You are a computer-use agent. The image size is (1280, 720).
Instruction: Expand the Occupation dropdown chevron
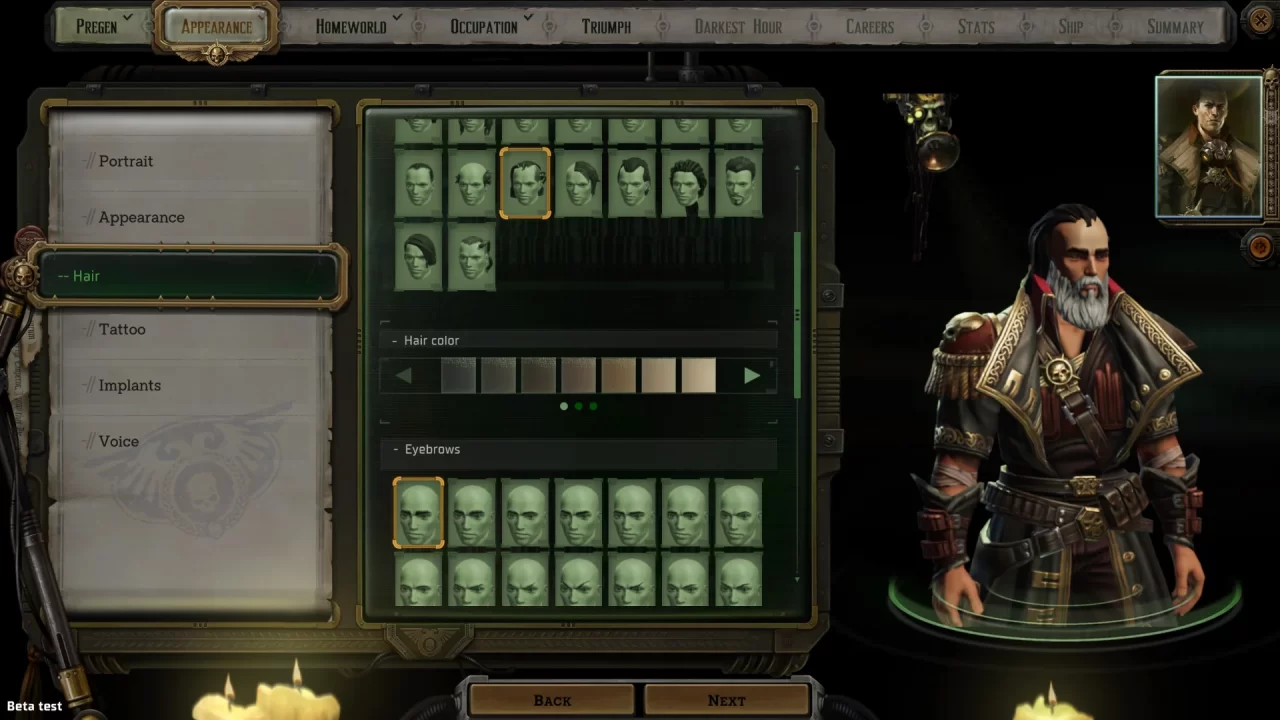527,18
